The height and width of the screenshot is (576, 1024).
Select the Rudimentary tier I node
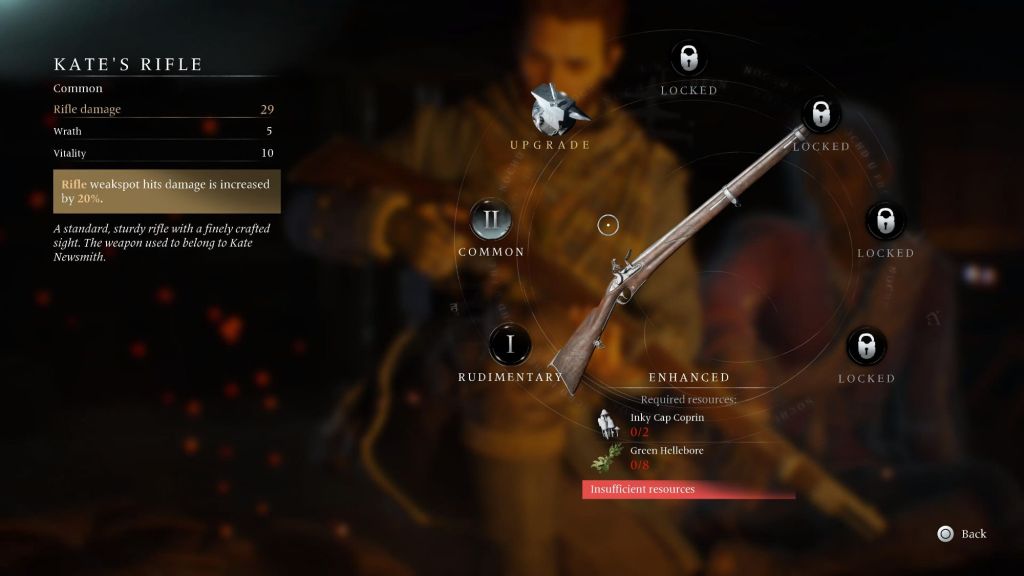pos(511,345)
